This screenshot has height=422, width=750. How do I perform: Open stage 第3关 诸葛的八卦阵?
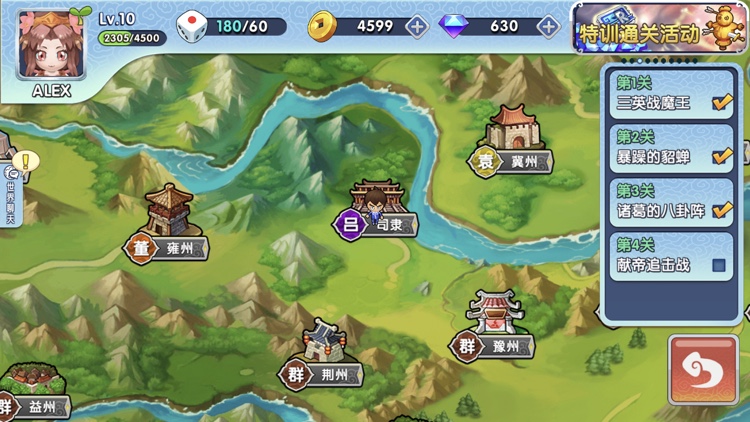[673, 202]
